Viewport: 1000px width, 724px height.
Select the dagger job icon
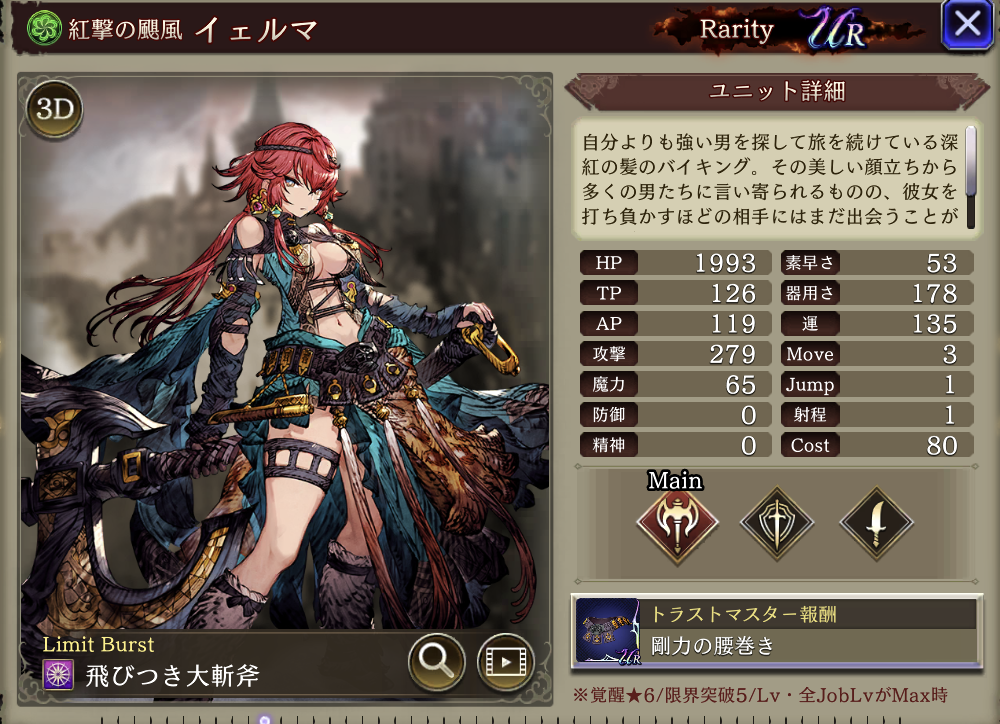click(875, 522)
